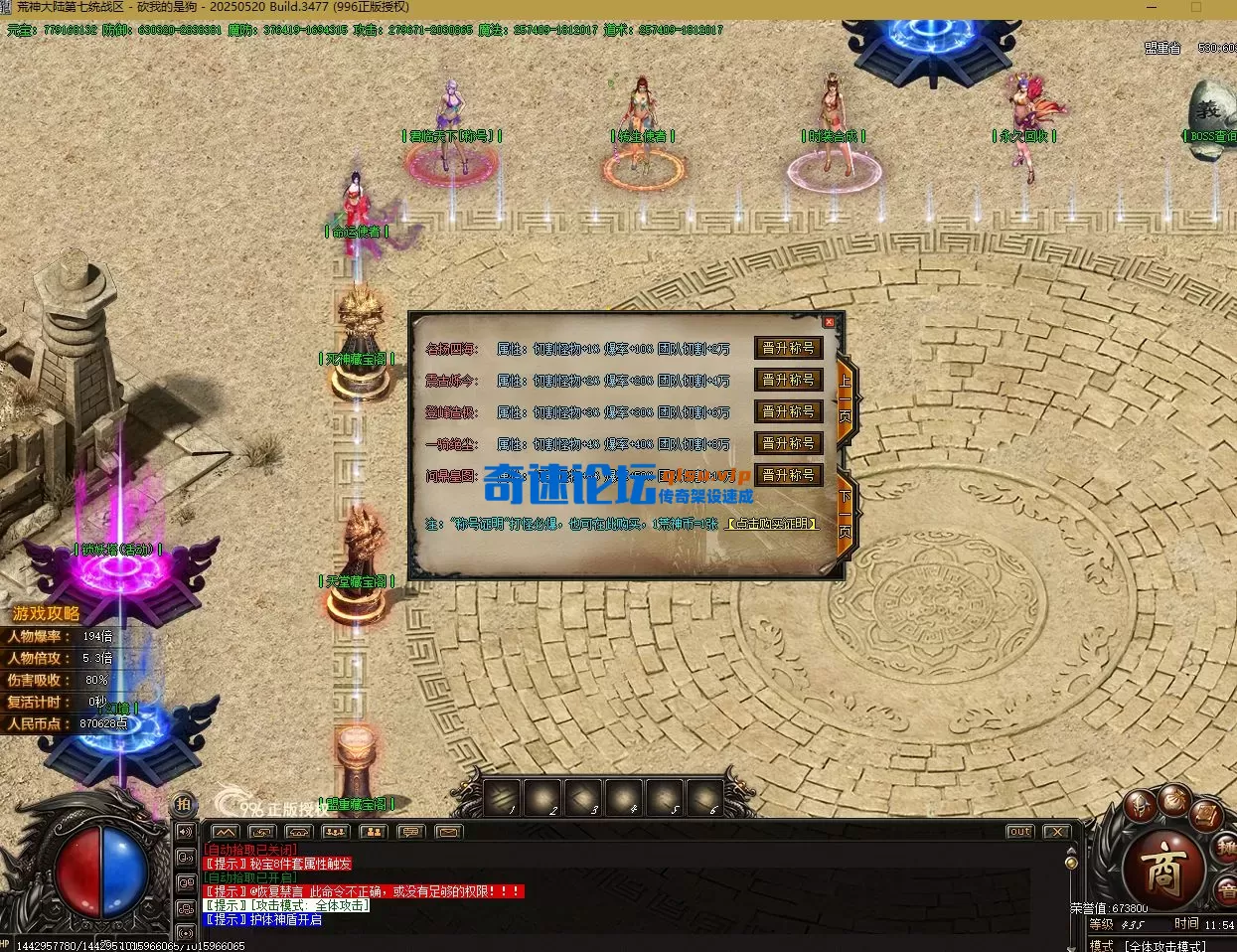Select hotbar slot number 1
Viewport: 1237px width, 952px height.
503,796
